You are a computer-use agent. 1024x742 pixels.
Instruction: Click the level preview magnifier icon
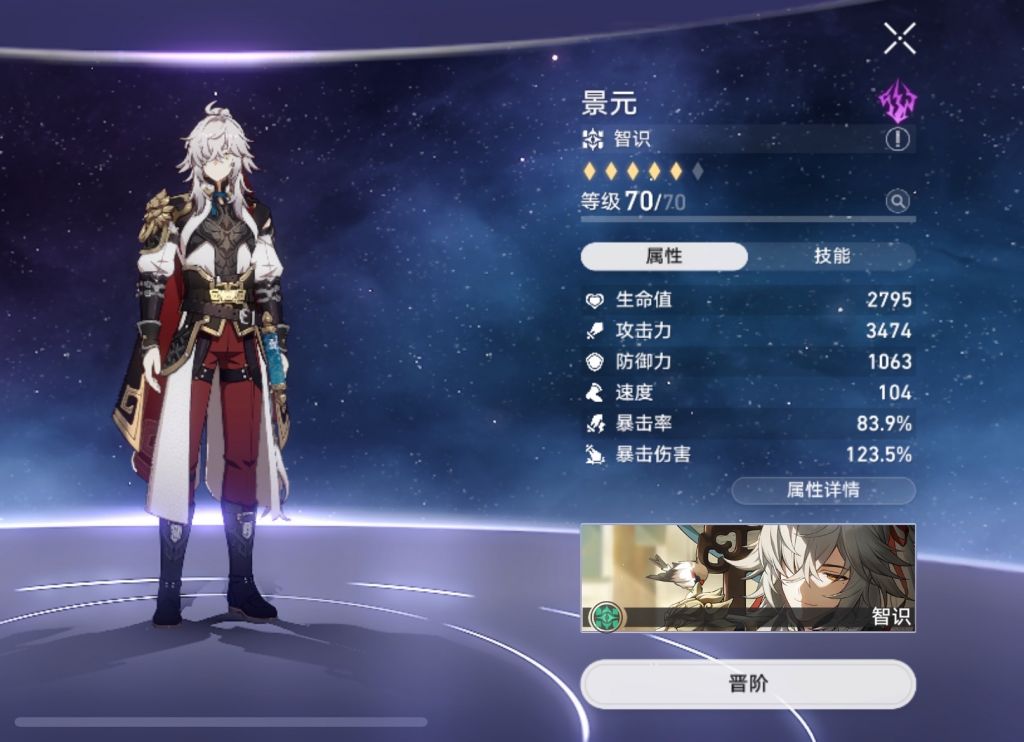pyautogui.click(x=898, y=202)
